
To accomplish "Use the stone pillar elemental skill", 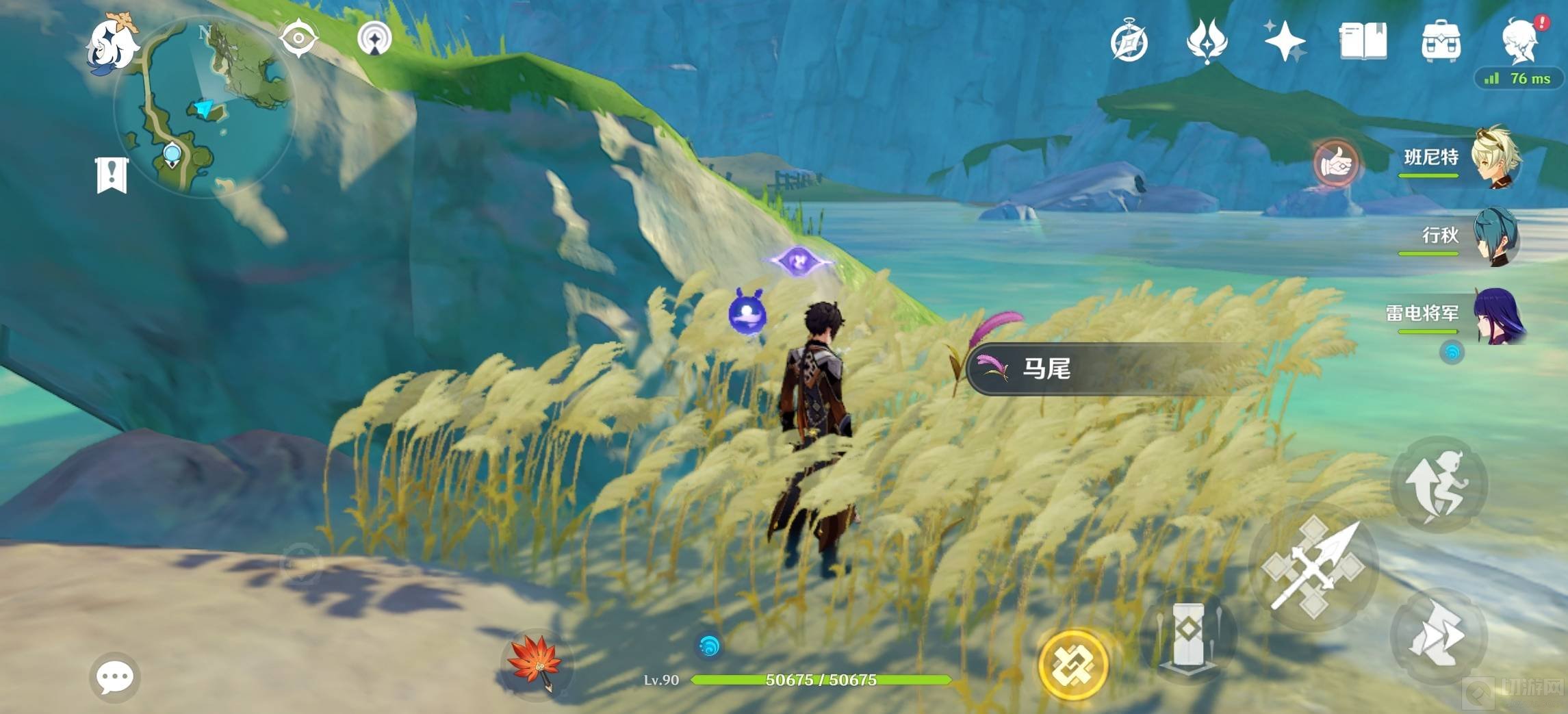I will pos(1188,635).
